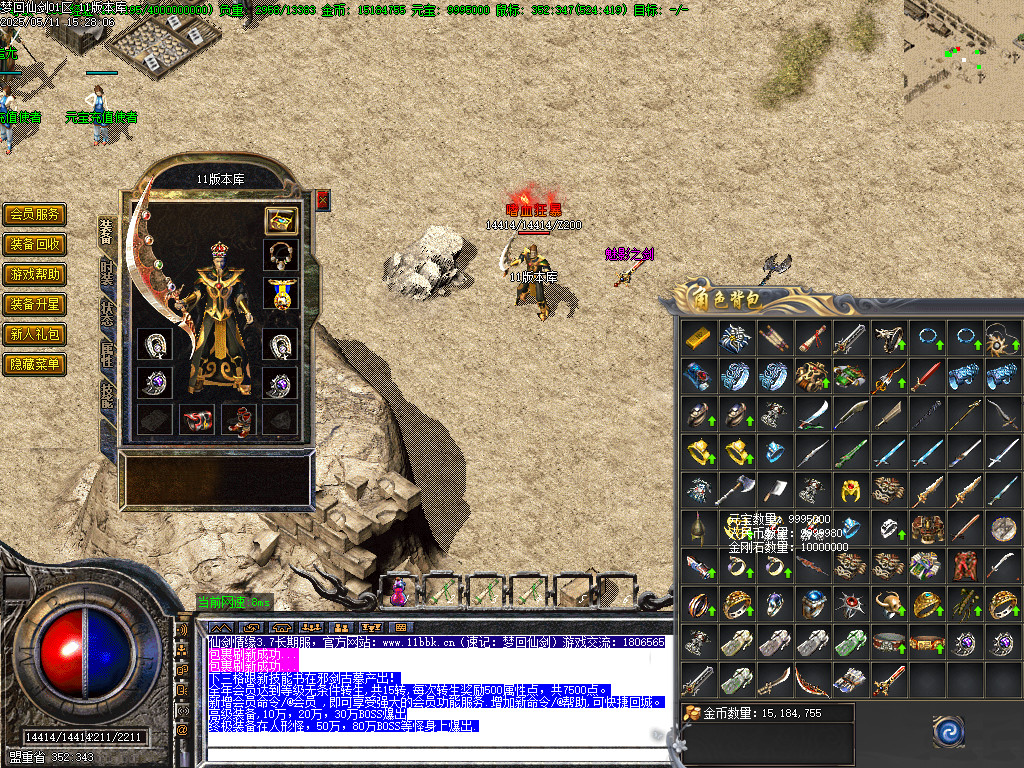Toggle the 隐藏菜单 hide menu button
Screen dimensions: 1024x768
(x=35, y=364)
